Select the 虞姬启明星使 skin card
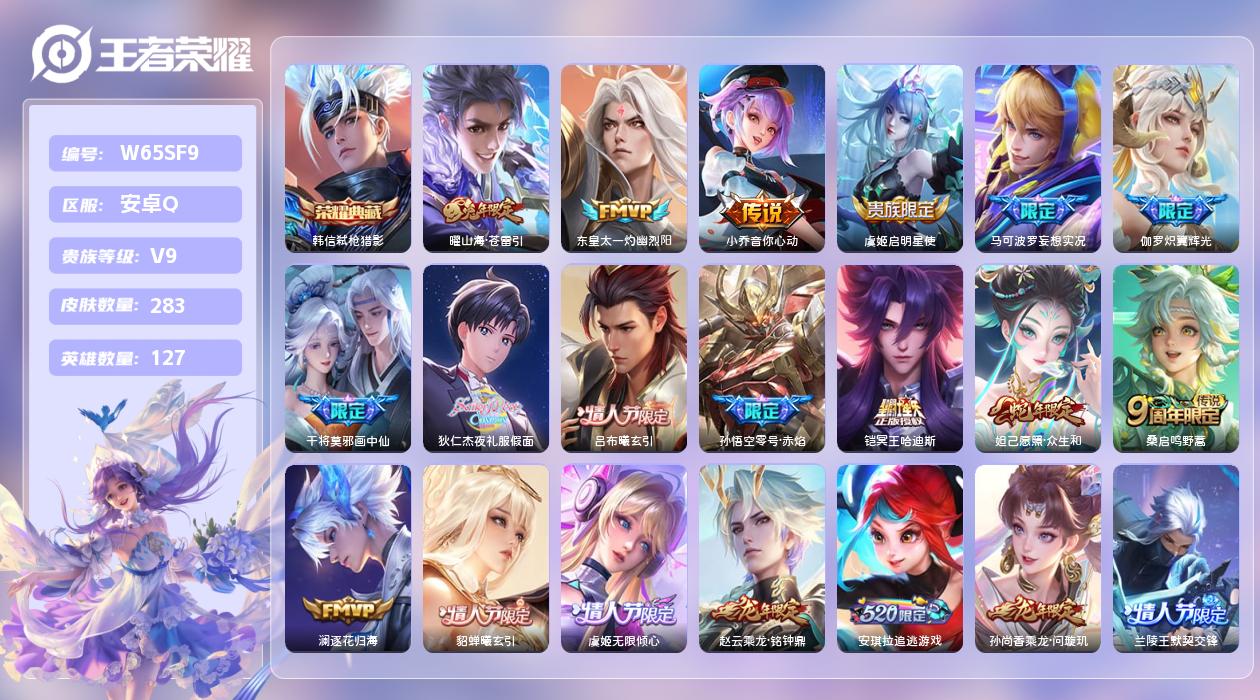The image size is (1260, 700). (900, 158)
